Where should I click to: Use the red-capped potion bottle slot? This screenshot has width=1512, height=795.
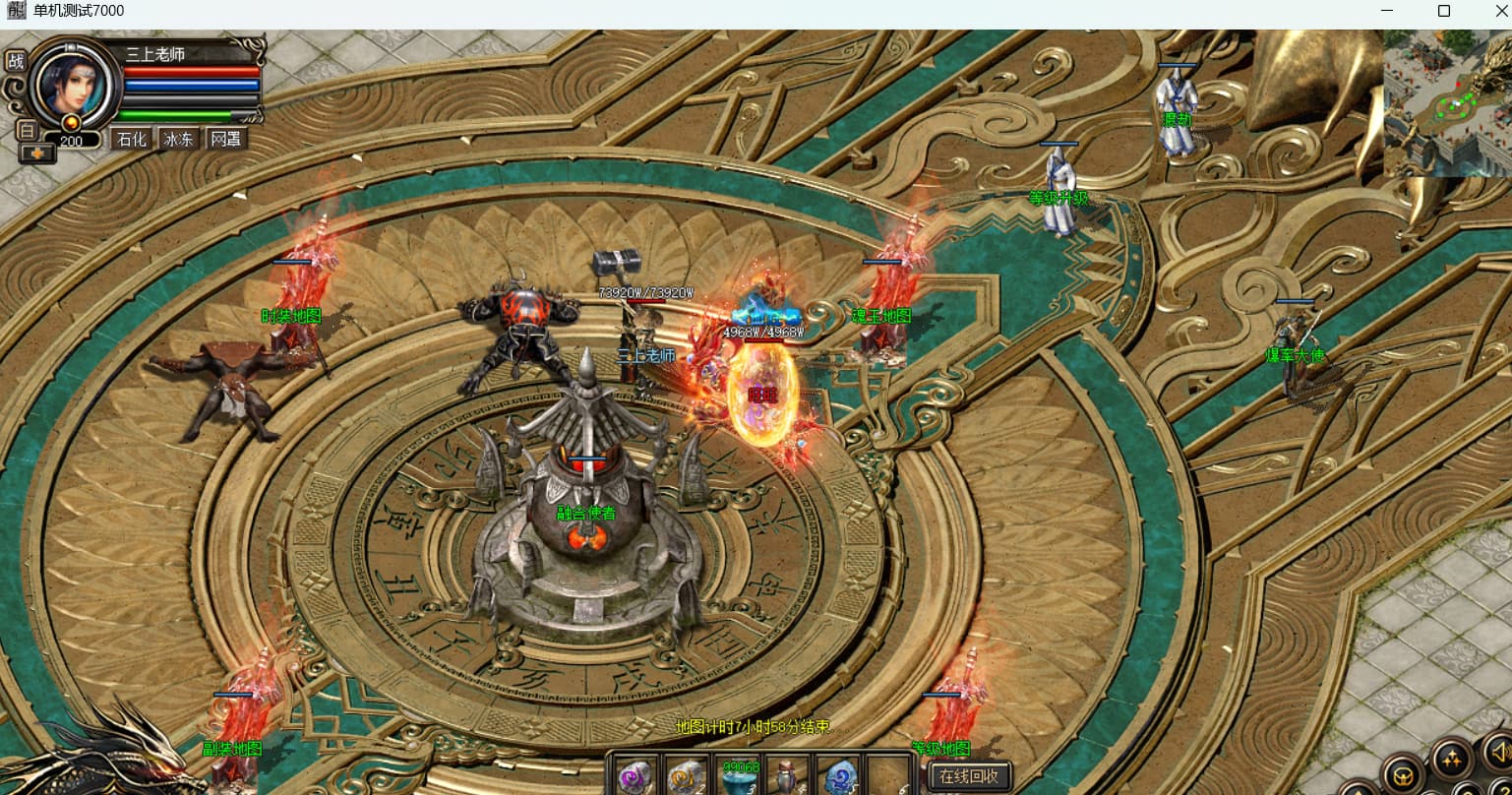(x=788, y=776)
